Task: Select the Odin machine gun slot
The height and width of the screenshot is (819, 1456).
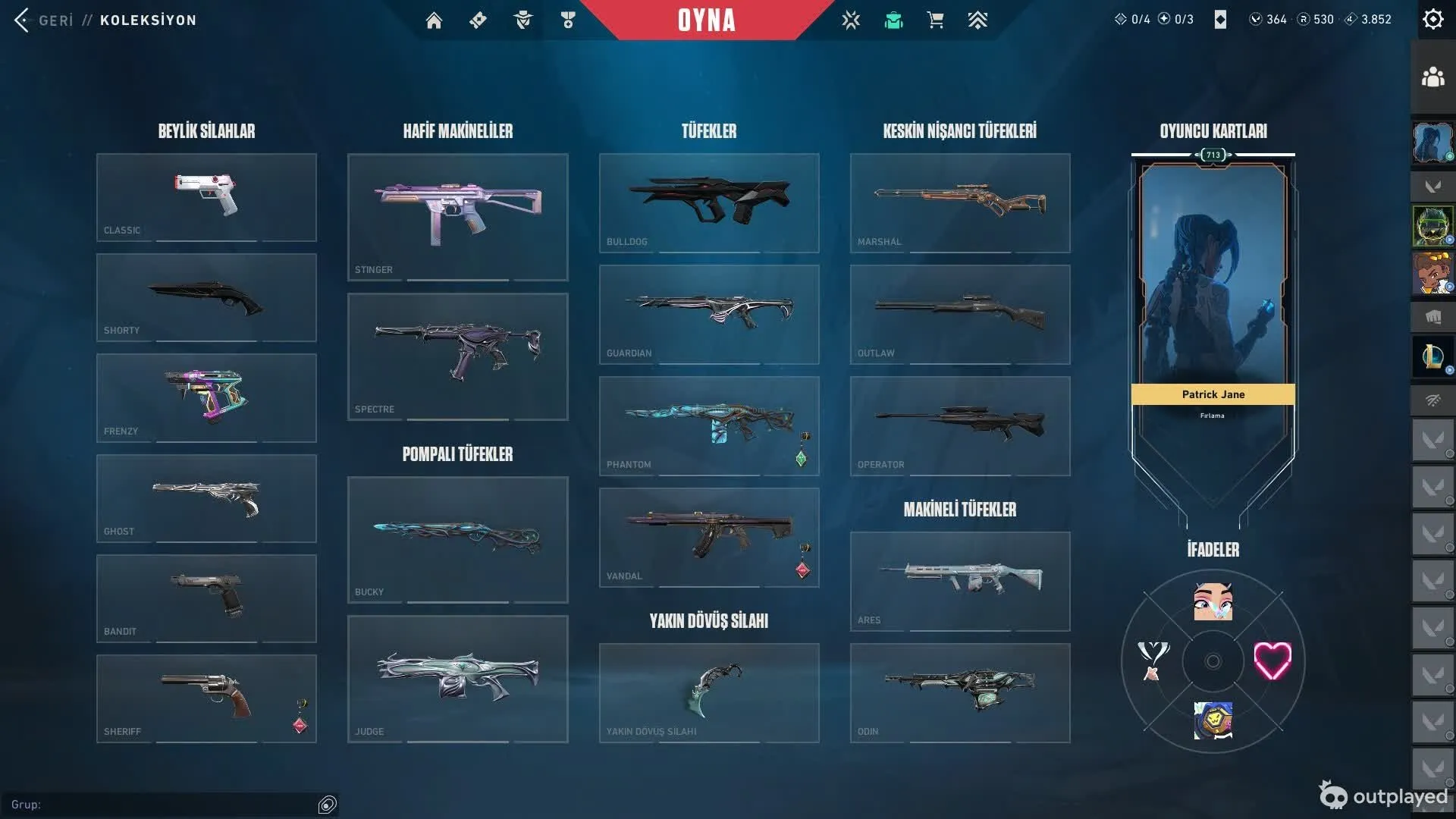Action: click(x=959, y=692)
